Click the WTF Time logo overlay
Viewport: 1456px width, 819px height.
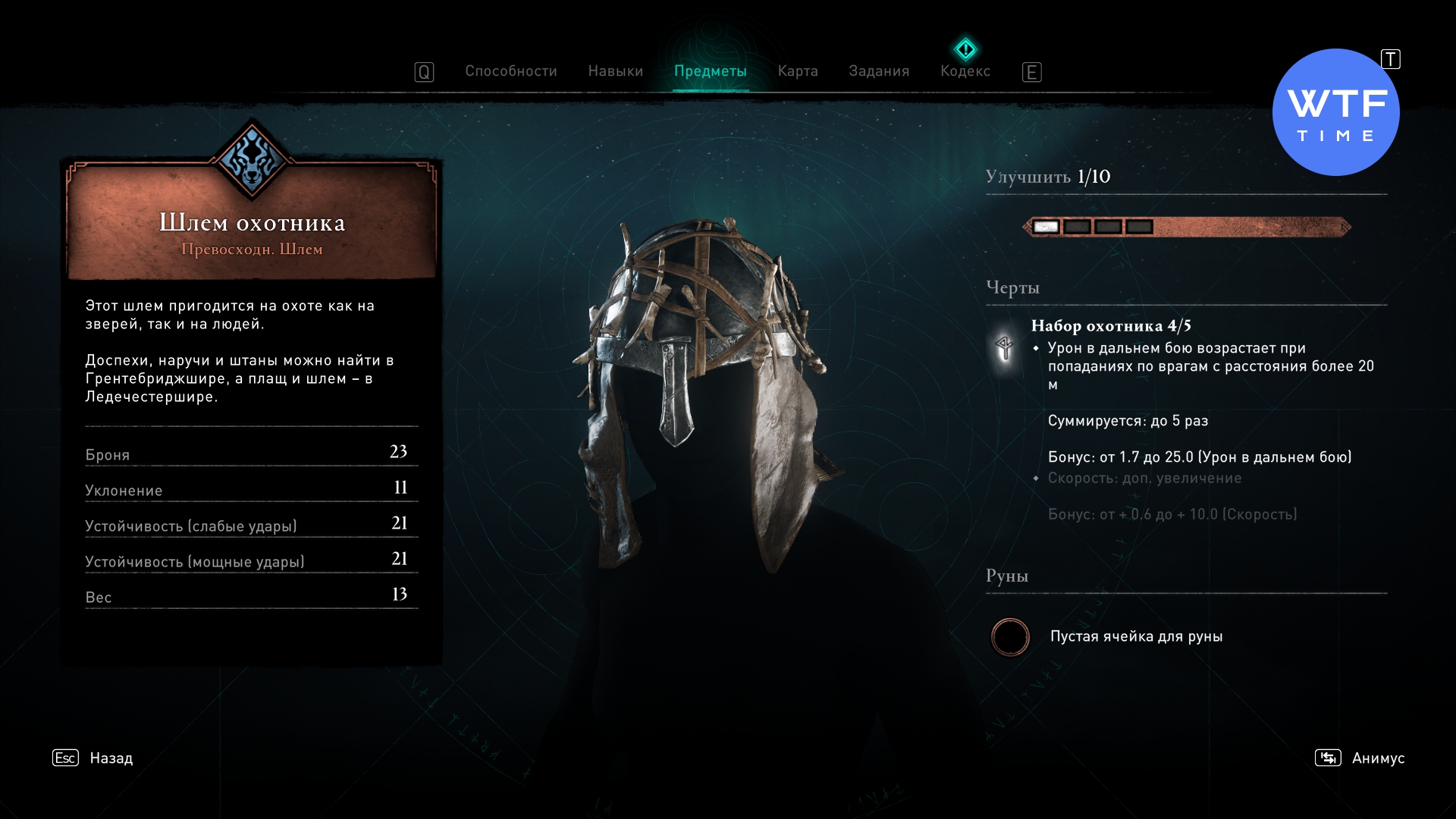1335,113
